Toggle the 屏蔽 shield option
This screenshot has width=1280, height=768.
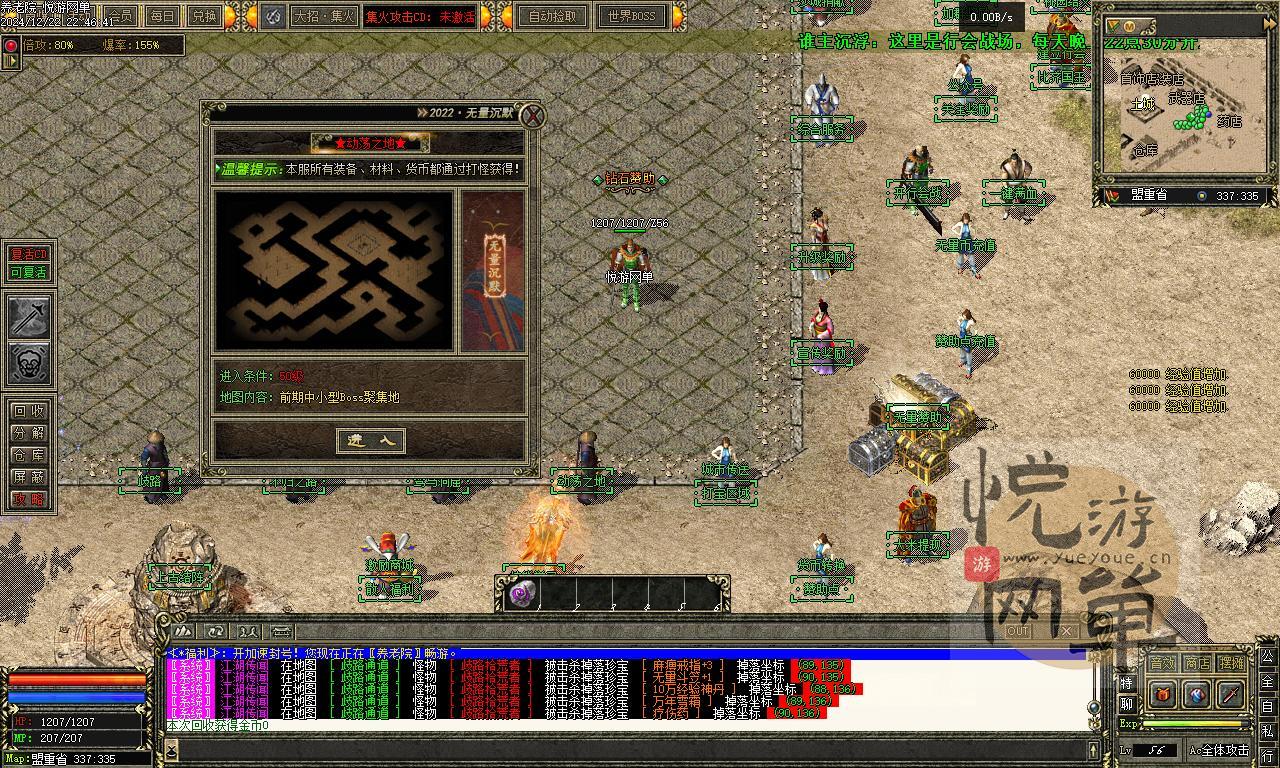28,477
